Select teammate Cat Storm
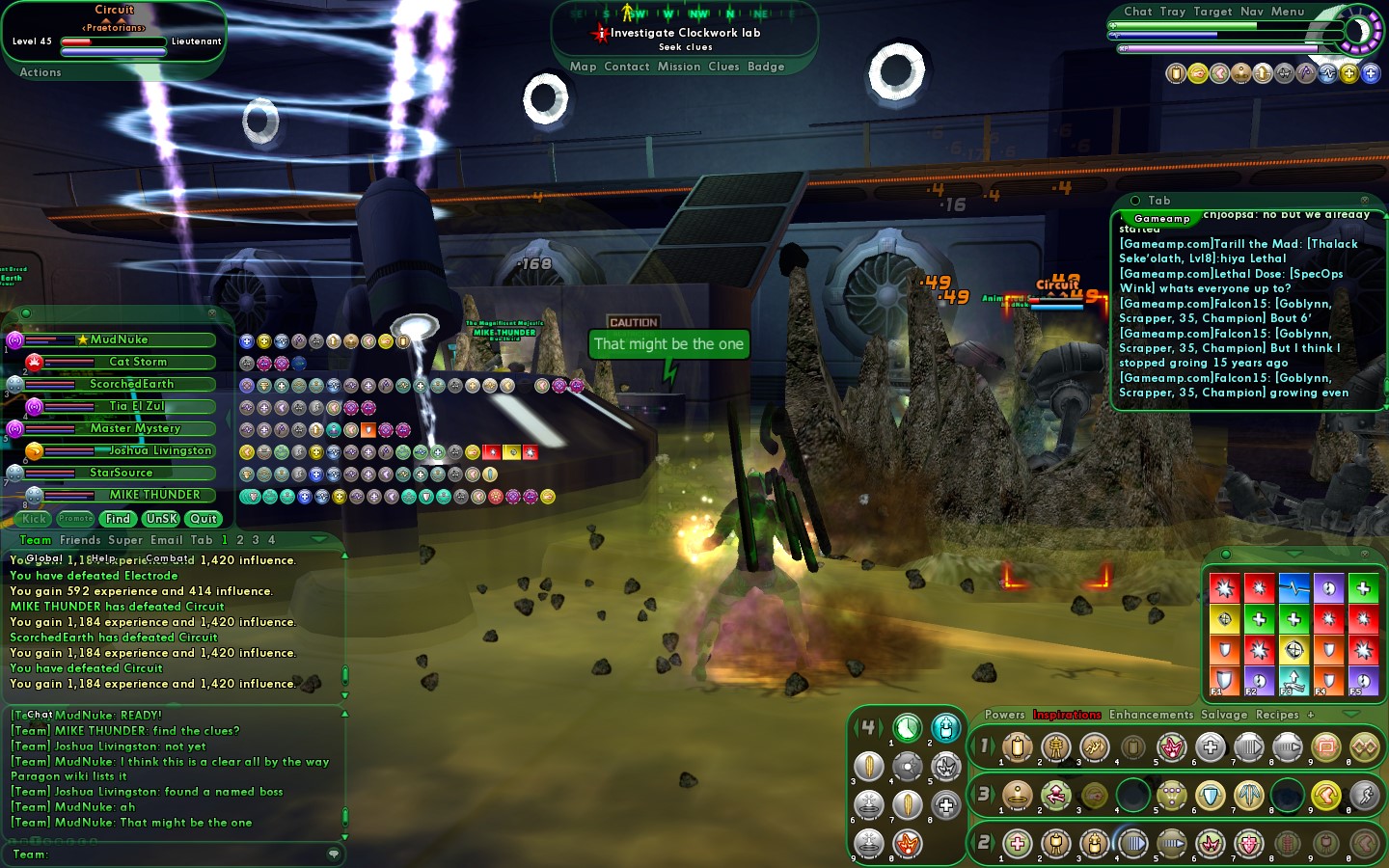 coord(138,362)
